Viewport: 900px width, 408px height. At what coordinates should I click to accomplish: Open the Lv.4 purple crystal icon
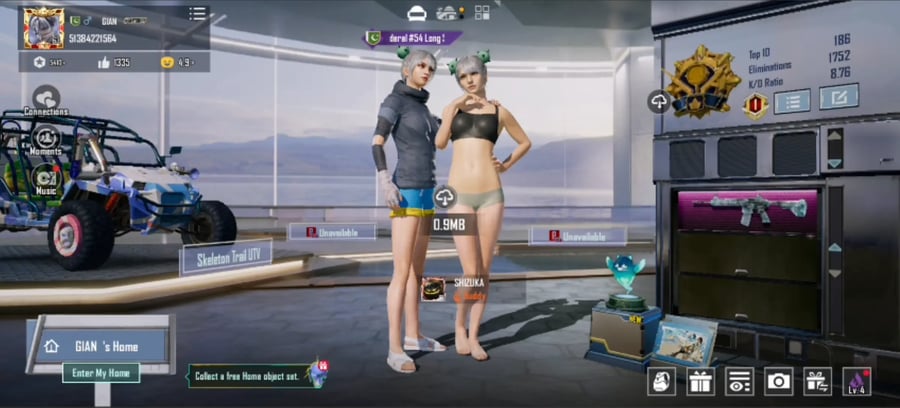pos(857,380)
